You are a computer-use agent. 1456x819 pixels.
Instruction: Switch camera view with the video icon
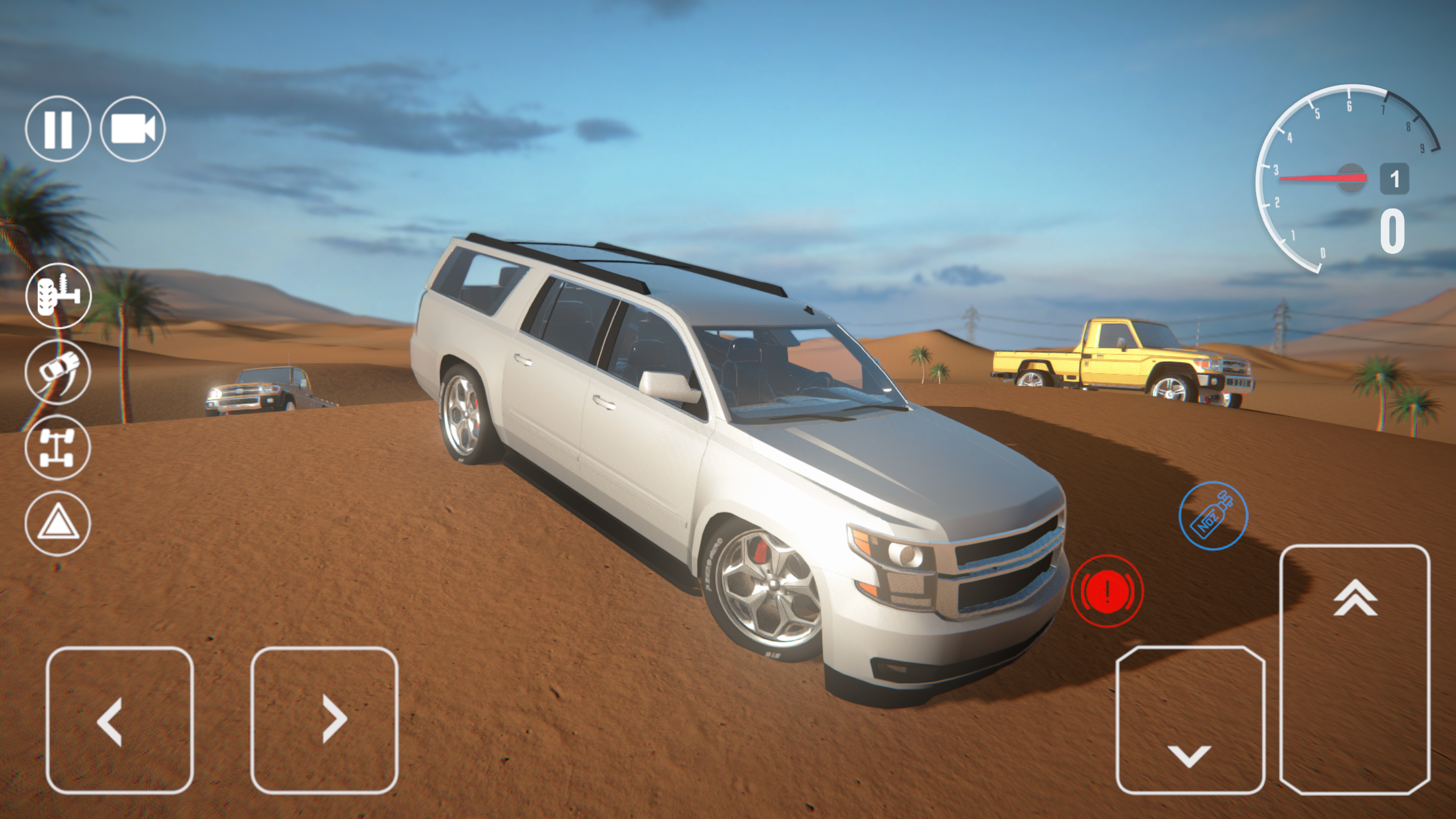click(x=135, y=129)
